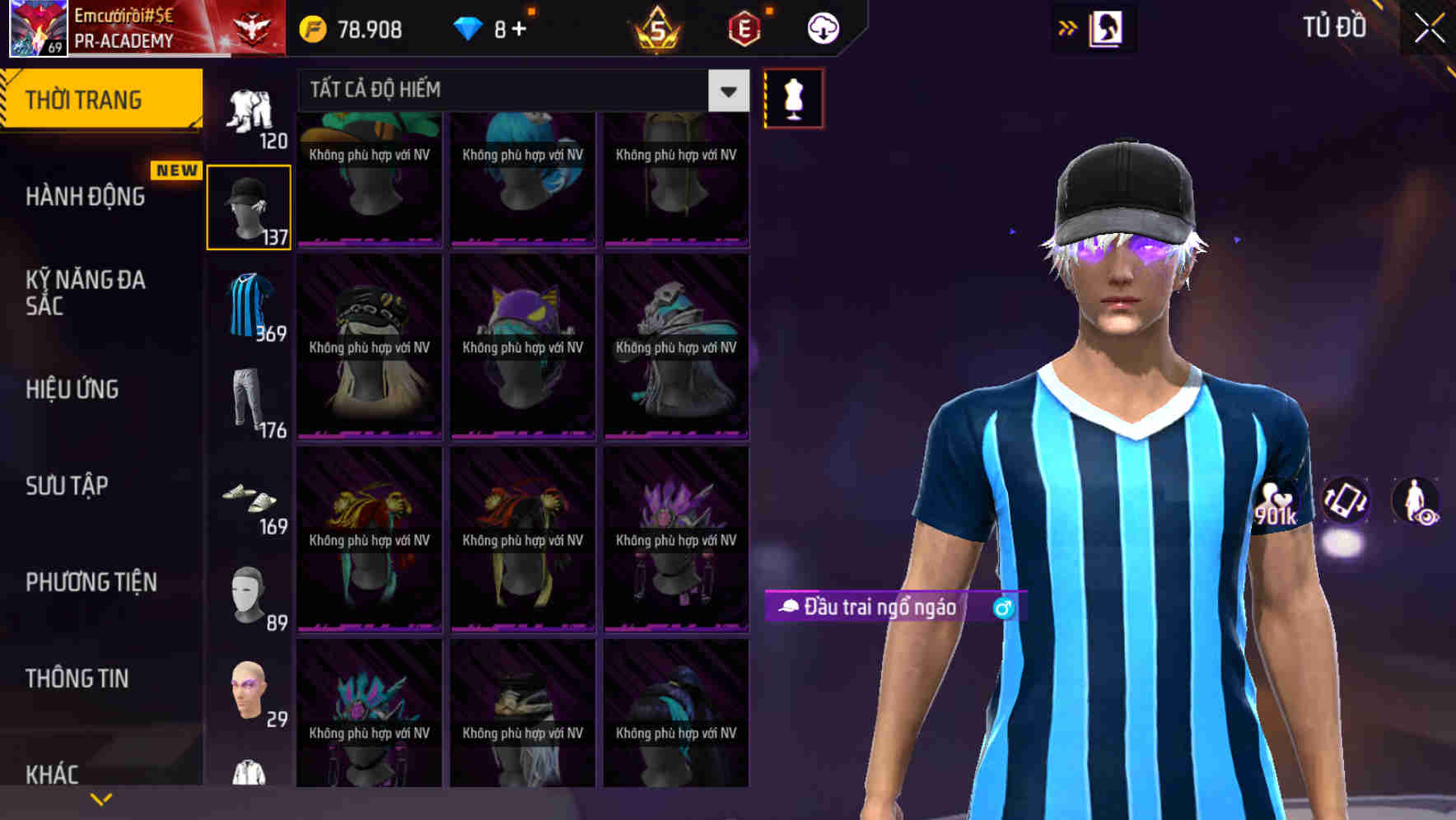The height and width of the screenshot is (820, 1456).
Task: Collapse the top bar with the double-arrow toggle
Action: tap(1066, 27)
